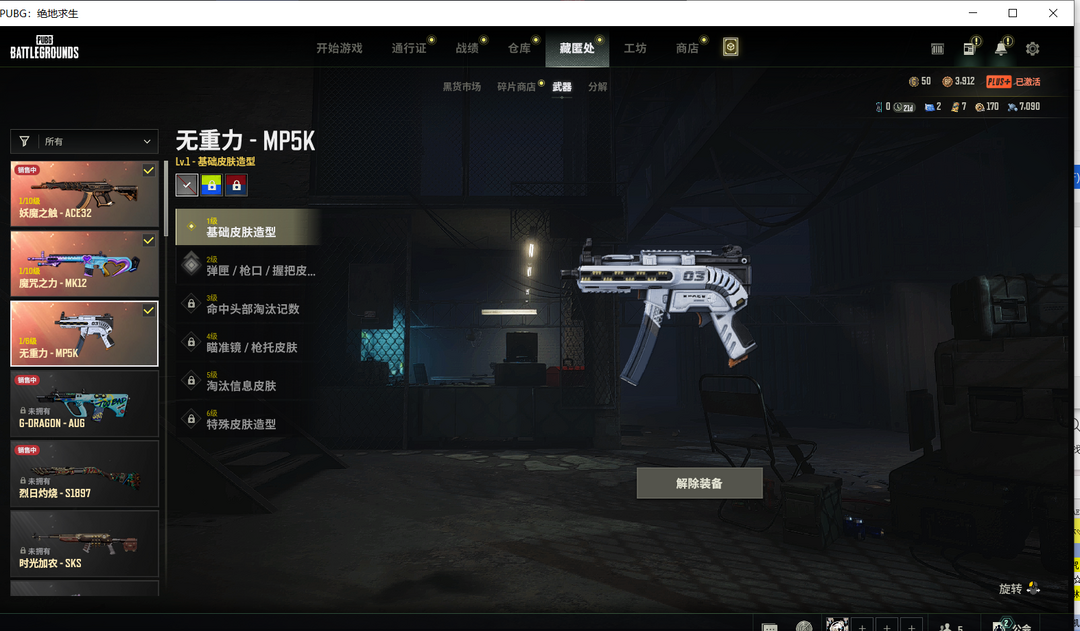Open the settings gear icon

pyautogui.click(x=1033, y=48)
